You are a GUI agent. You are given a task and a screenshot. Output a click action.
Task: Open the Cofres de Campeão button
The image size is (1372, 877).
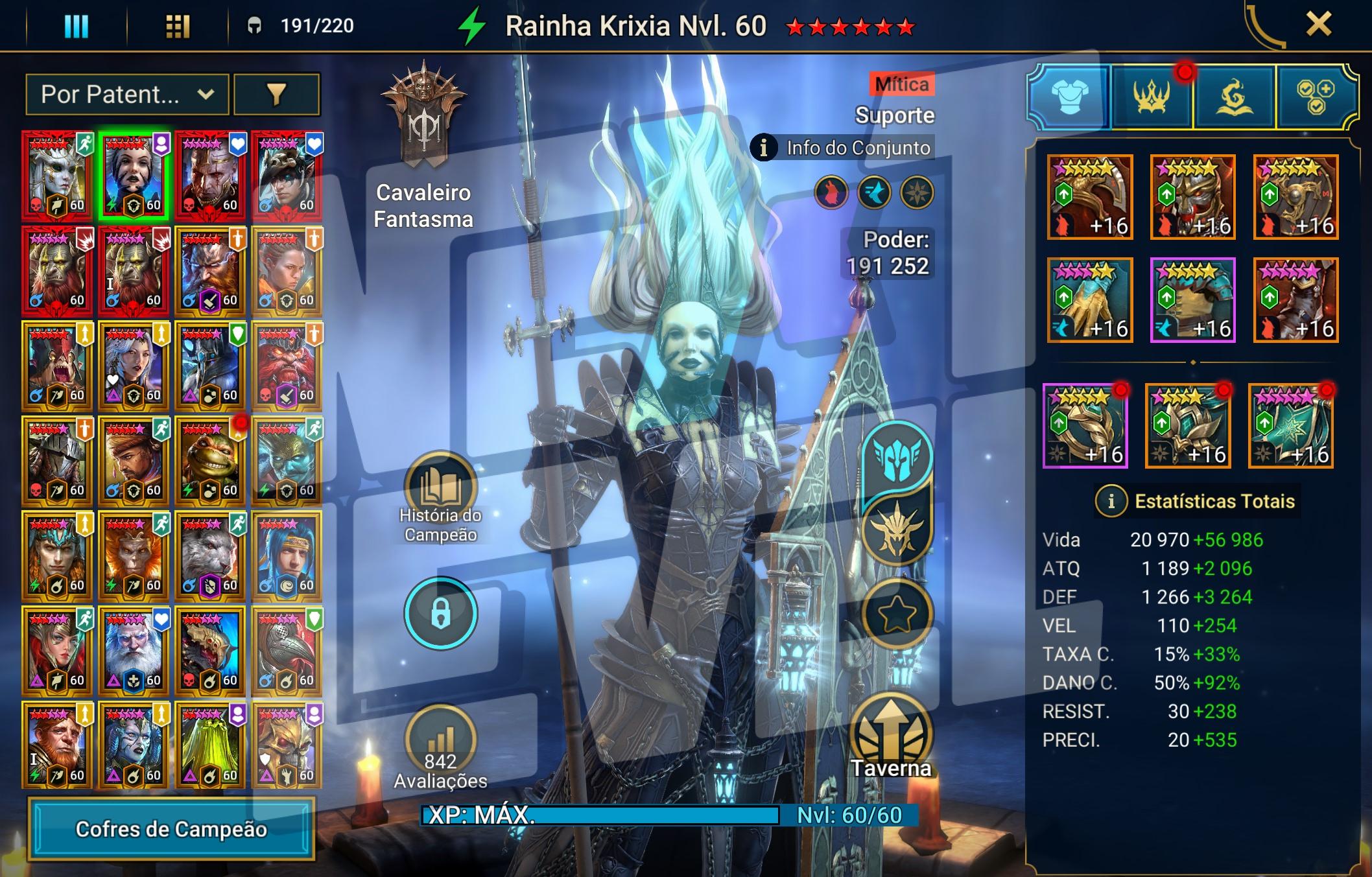(171, 829)
